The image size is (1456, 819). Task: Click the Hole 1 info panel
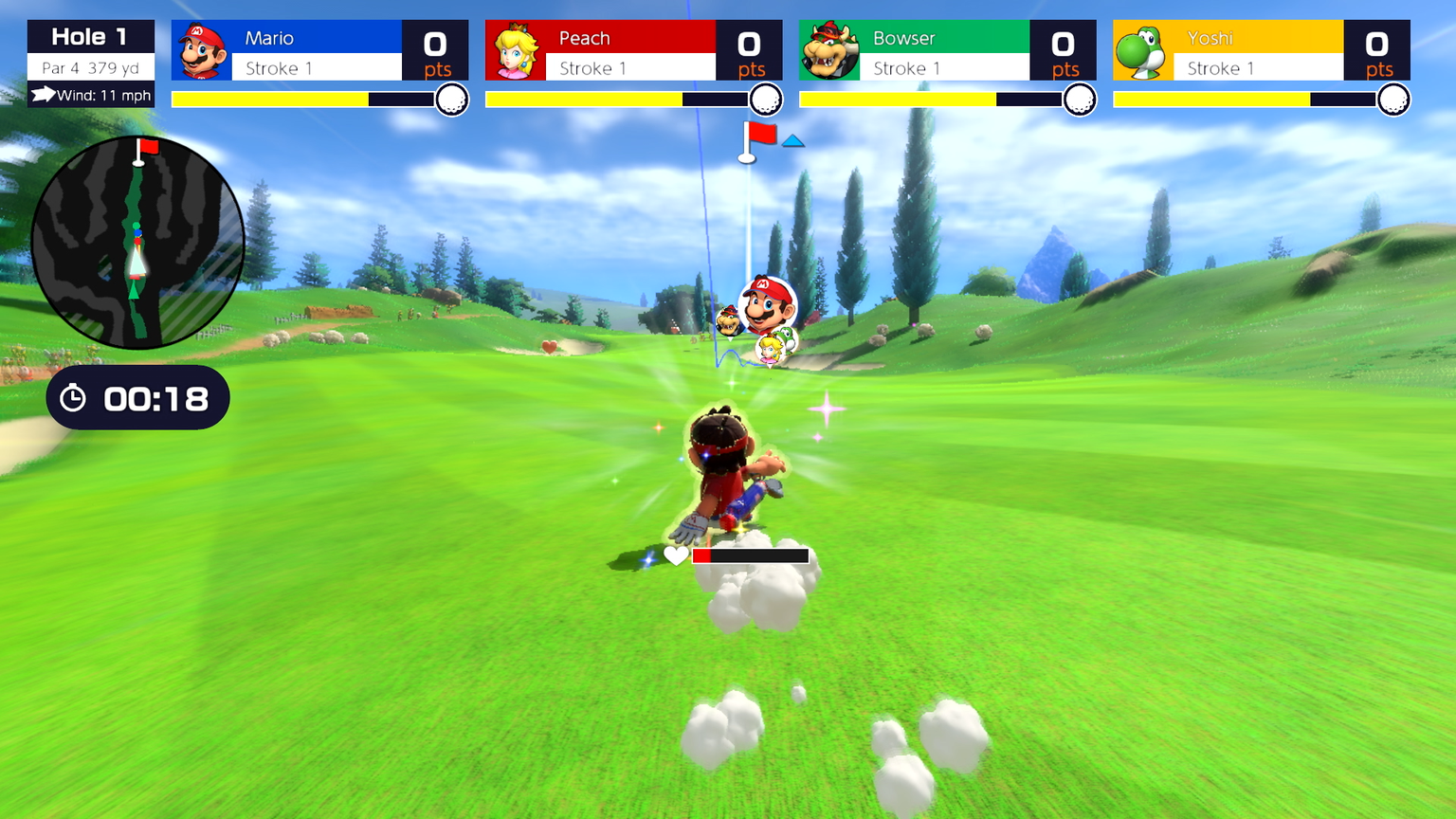click(x=91, y=63)
